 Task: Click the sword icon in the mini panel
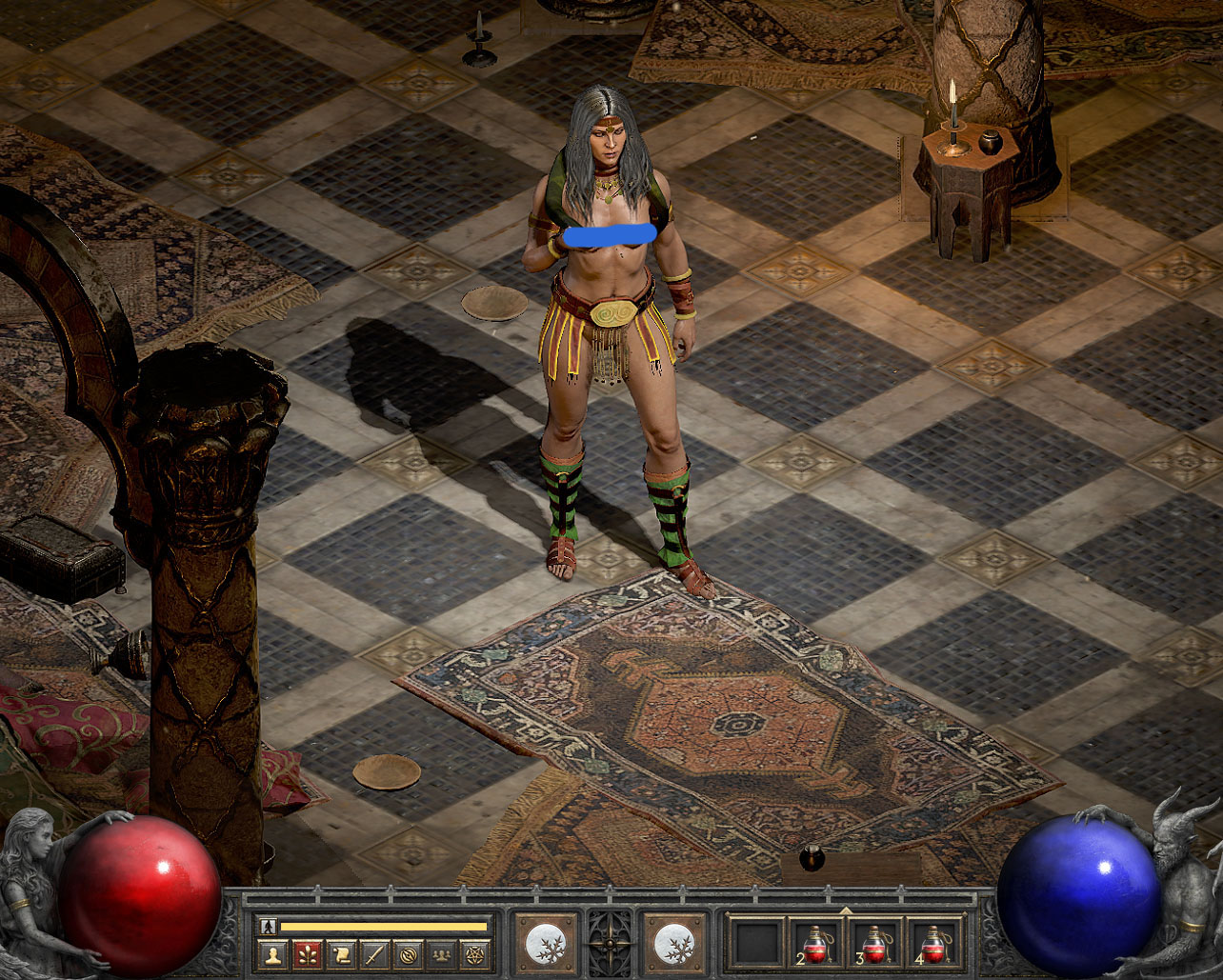(x=374, y=954)
